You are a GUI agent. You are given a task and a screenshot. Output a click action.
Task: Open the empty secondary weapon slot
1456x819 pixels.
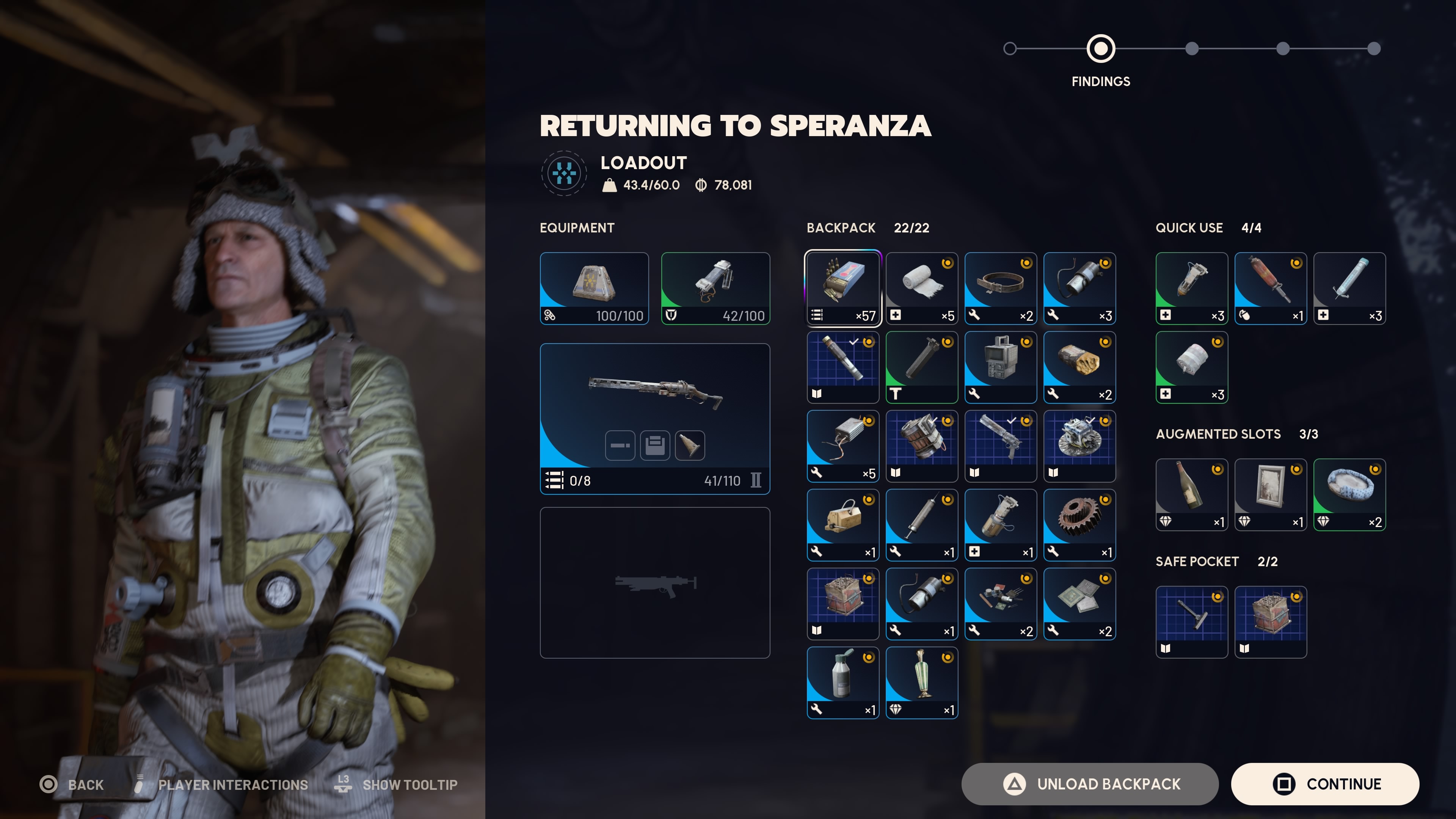click(654, 582)
